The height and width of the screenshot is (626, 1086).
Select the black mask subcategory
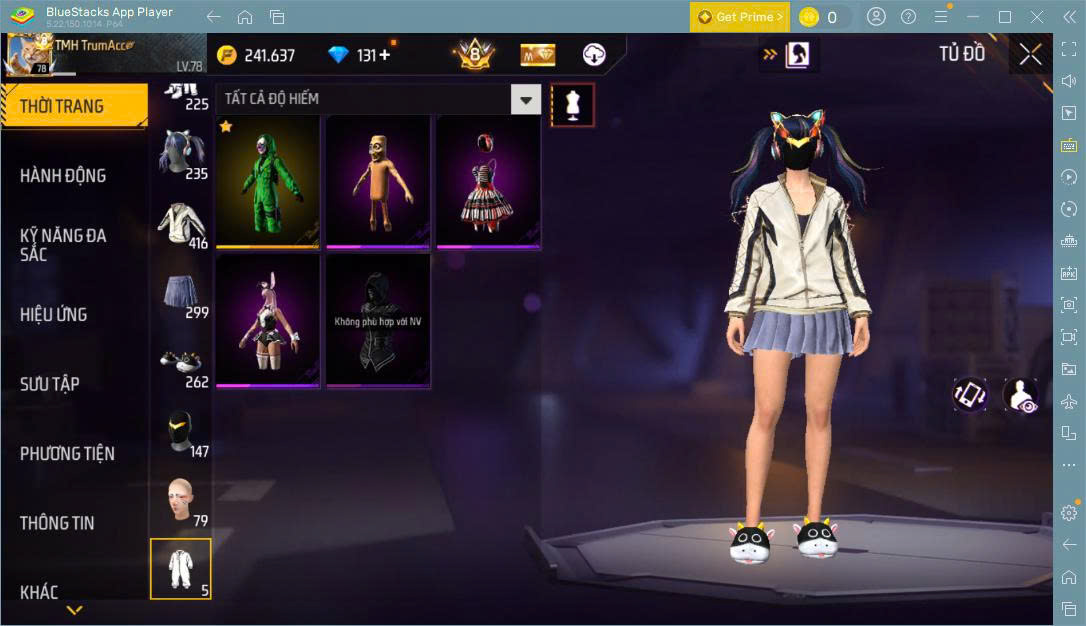coord(181,433)
